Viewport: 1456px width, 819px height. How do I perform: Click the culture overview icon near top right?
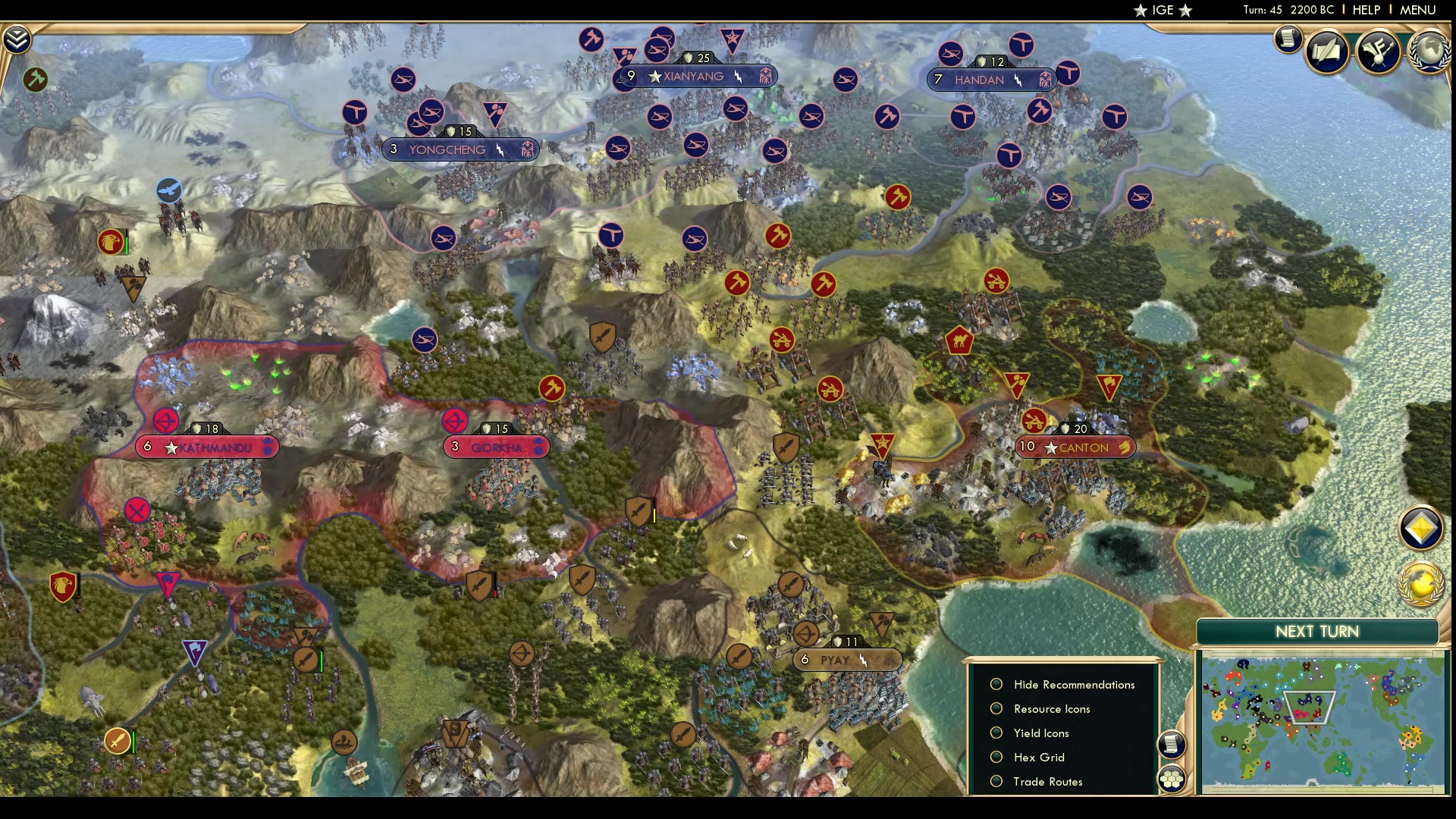(x=1378, y=52)
